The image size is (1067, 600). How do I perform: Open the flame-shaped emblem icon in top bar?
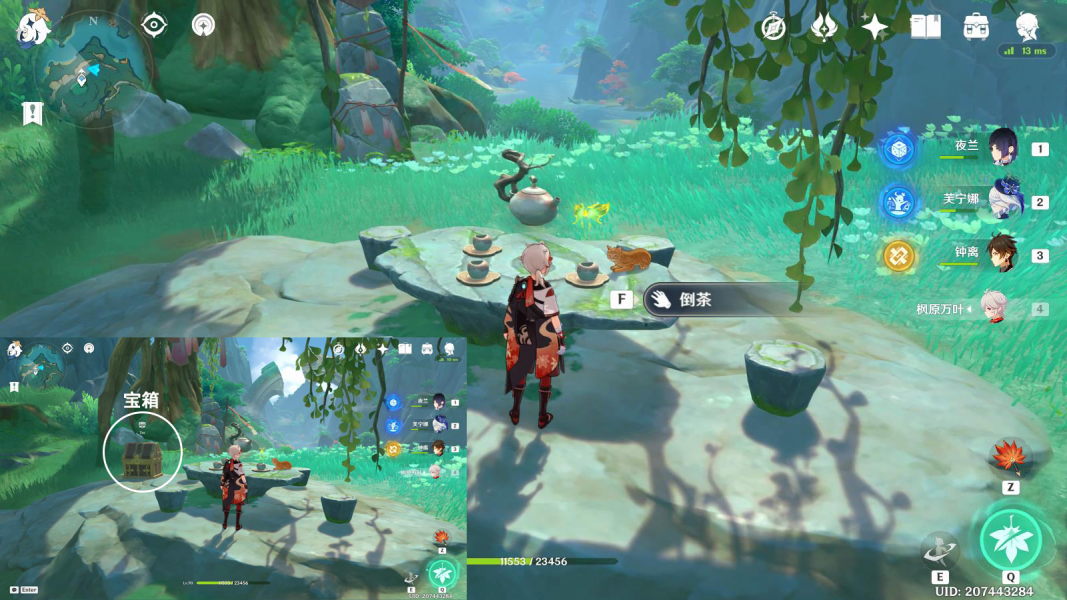click(824, 27)
